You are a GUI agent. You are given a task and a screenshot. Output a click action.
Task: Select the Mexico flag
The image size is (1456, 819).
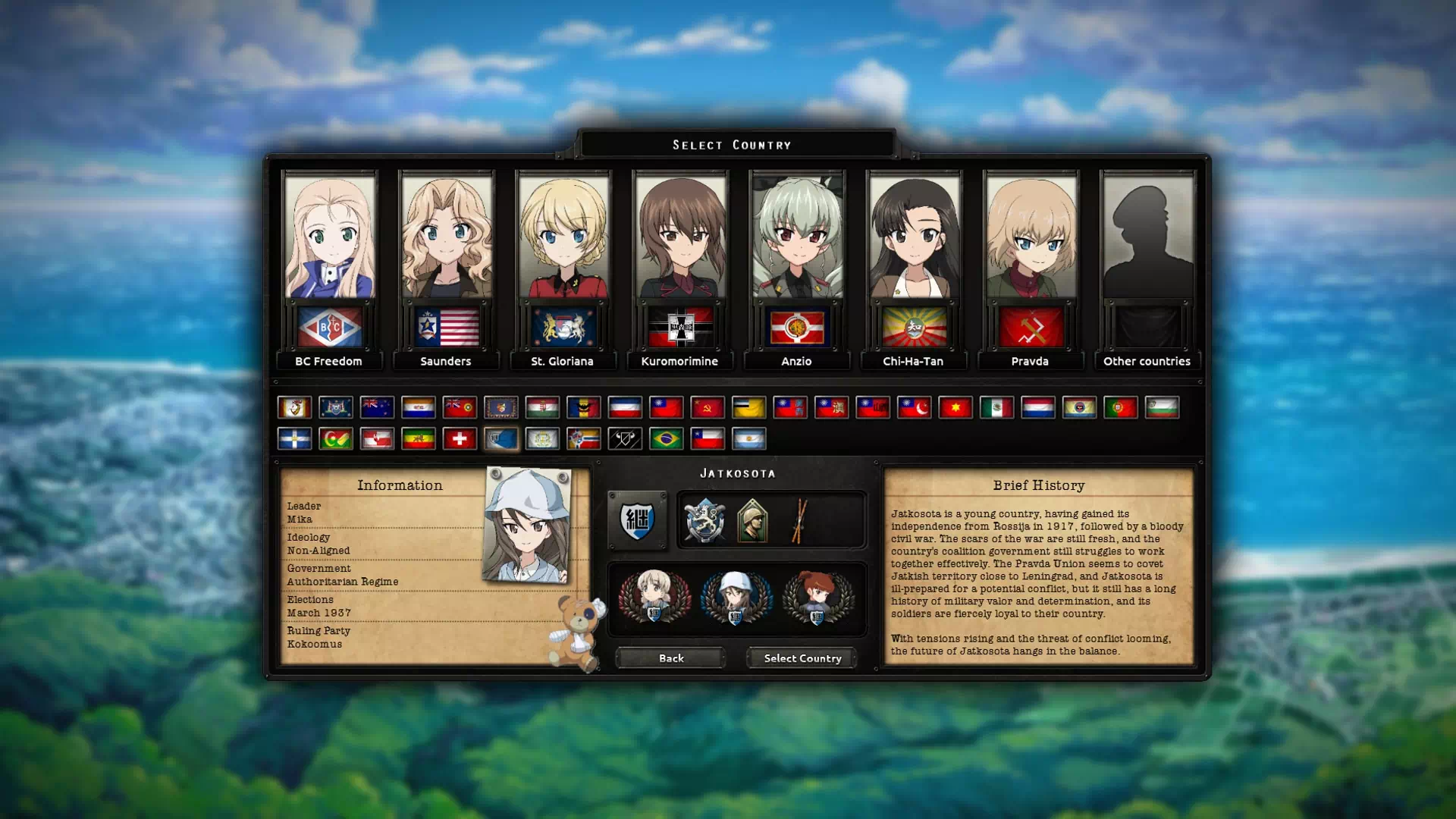click(x=996, y=408)
